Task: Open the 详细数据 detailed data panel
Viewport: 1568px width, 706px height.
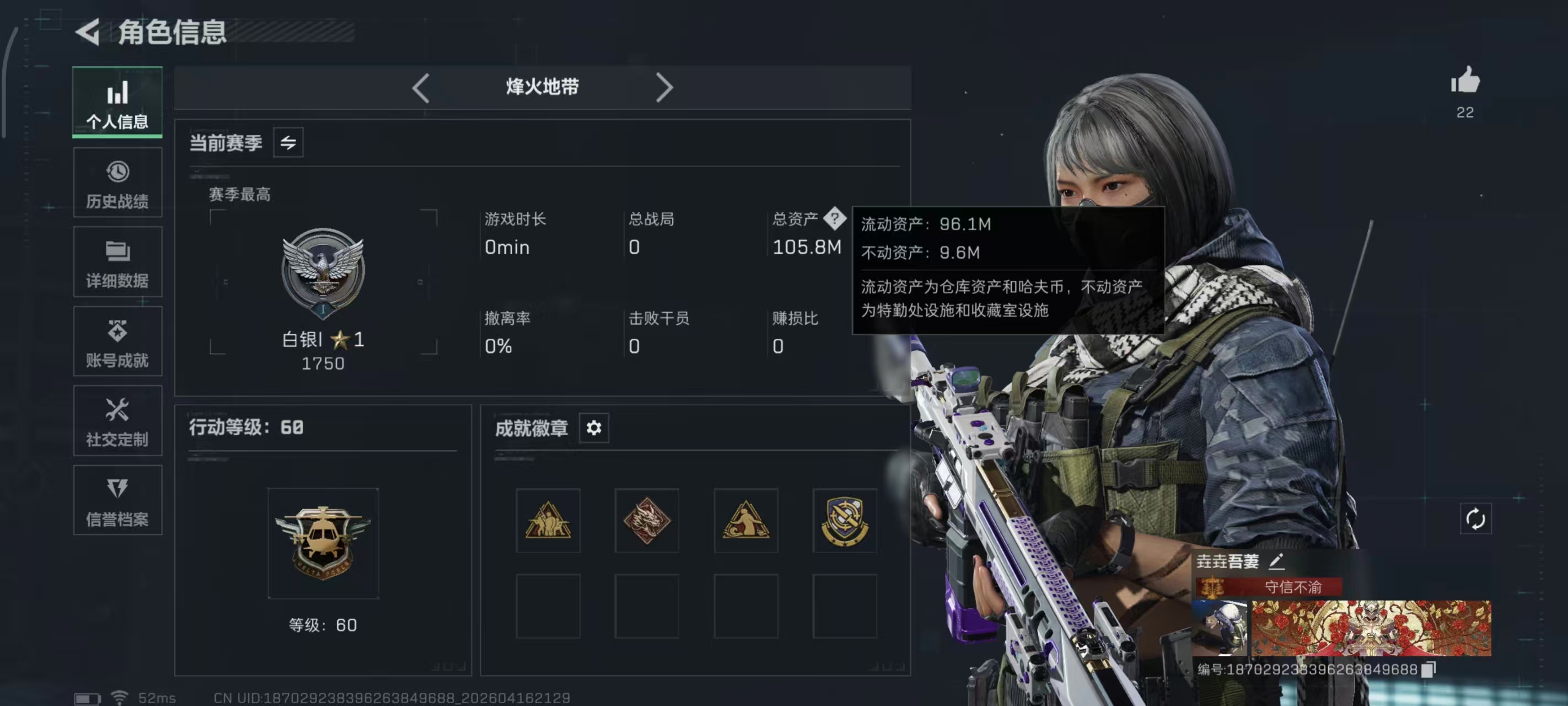Action: pyautogui.click(x=117, y=262)
